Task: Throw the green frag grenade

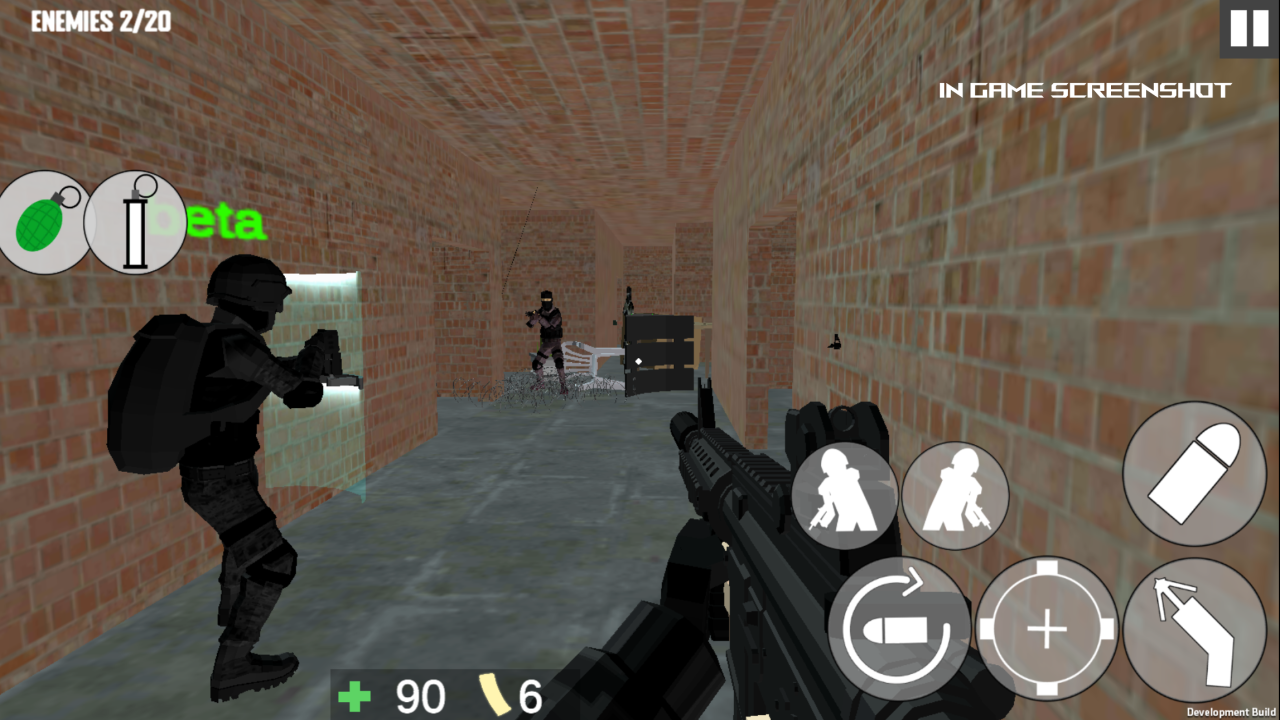Action: (x=45, y=222)
